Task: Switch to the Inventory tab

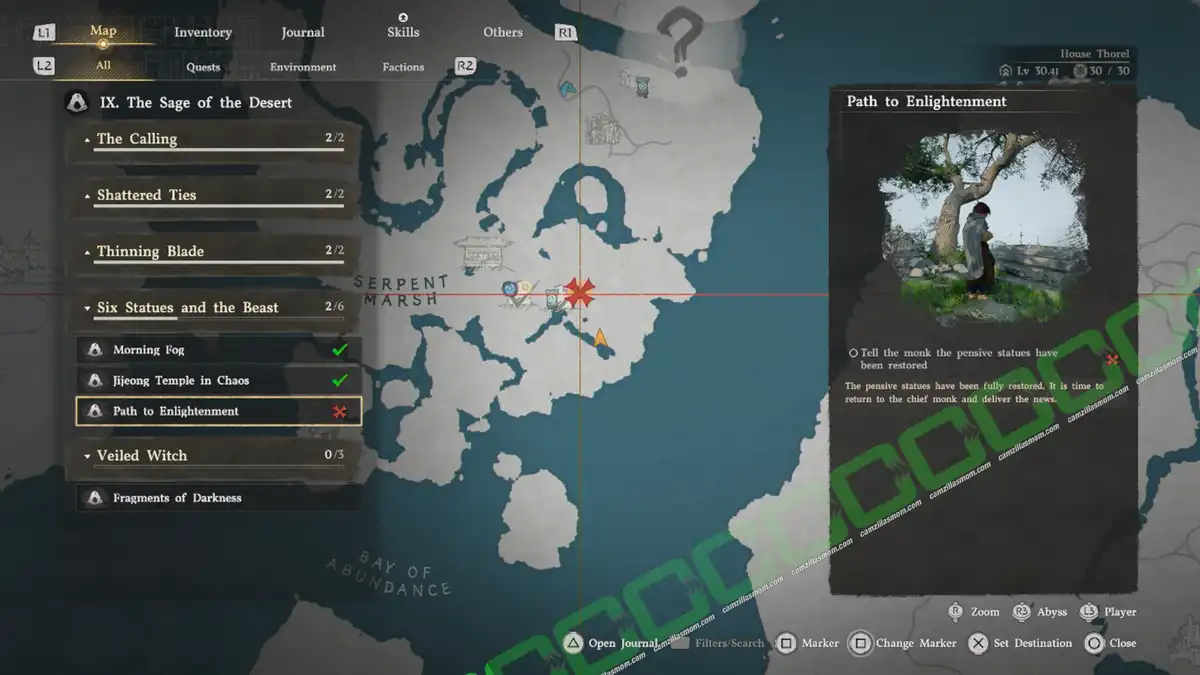Action: tap(203, 32)
